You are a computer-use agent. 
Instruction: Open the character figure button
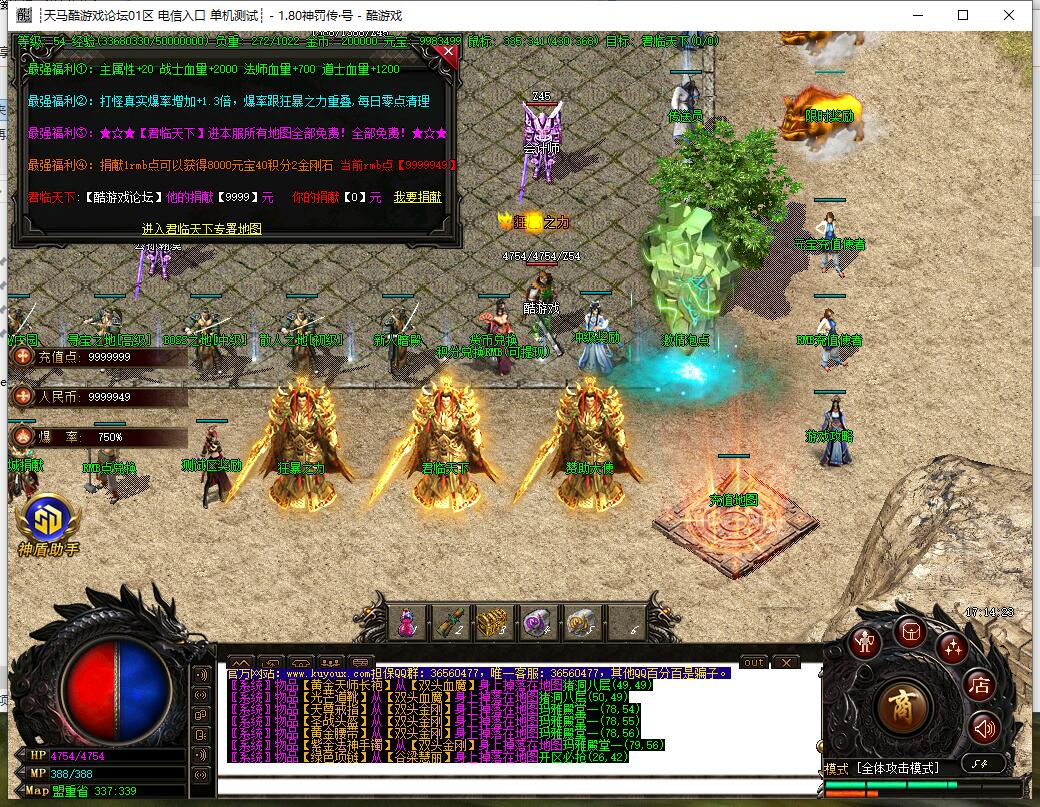pos(866,642)
